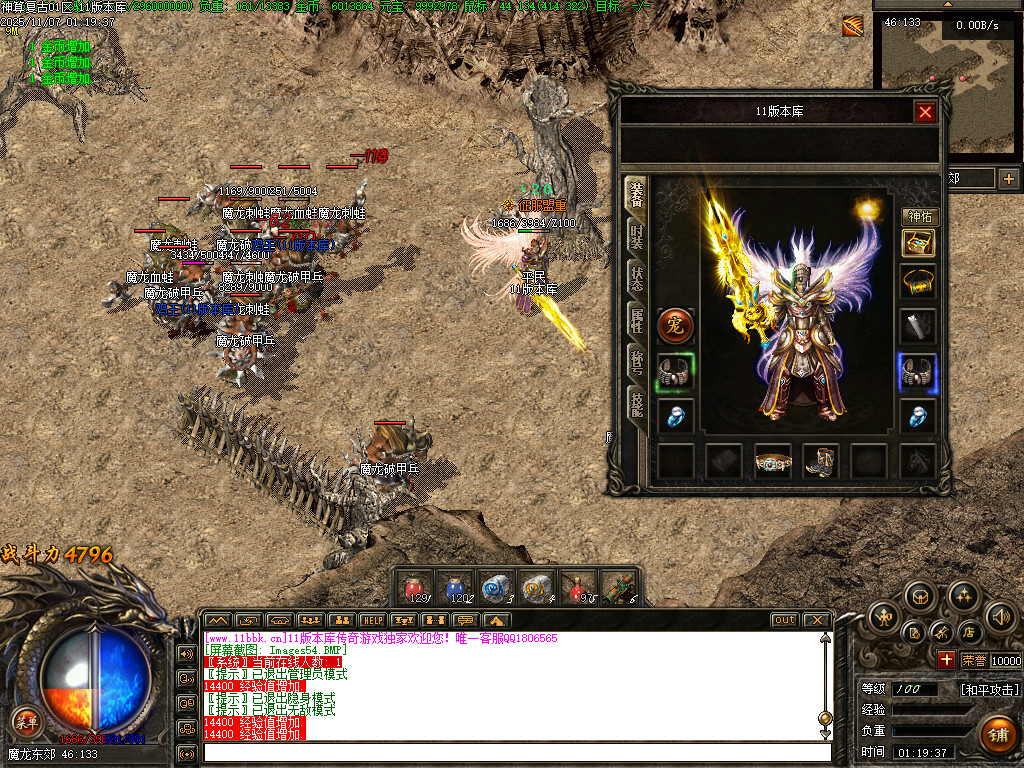Click the round 宠 pet button
Image resolution: width=1024 pixels, height=768 pixels.
675,326
